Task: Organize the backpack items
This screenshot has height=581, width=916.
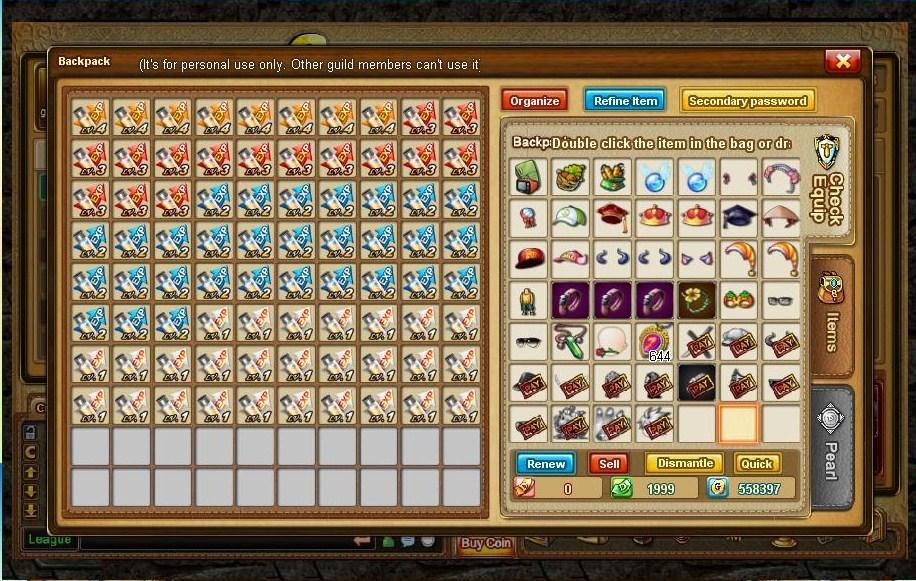Action: (534, 101)
